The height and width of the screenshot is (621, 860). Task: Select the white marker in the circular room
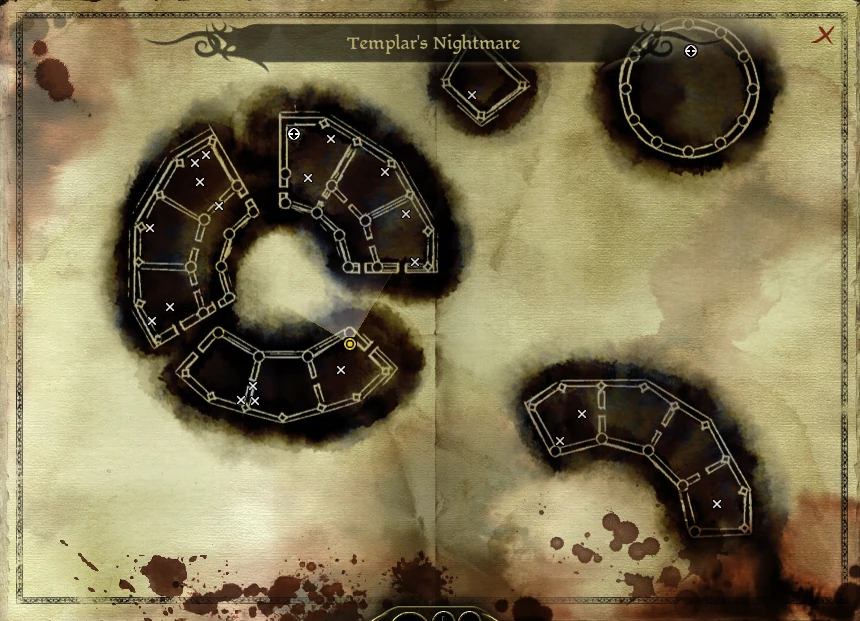point(690,50)
